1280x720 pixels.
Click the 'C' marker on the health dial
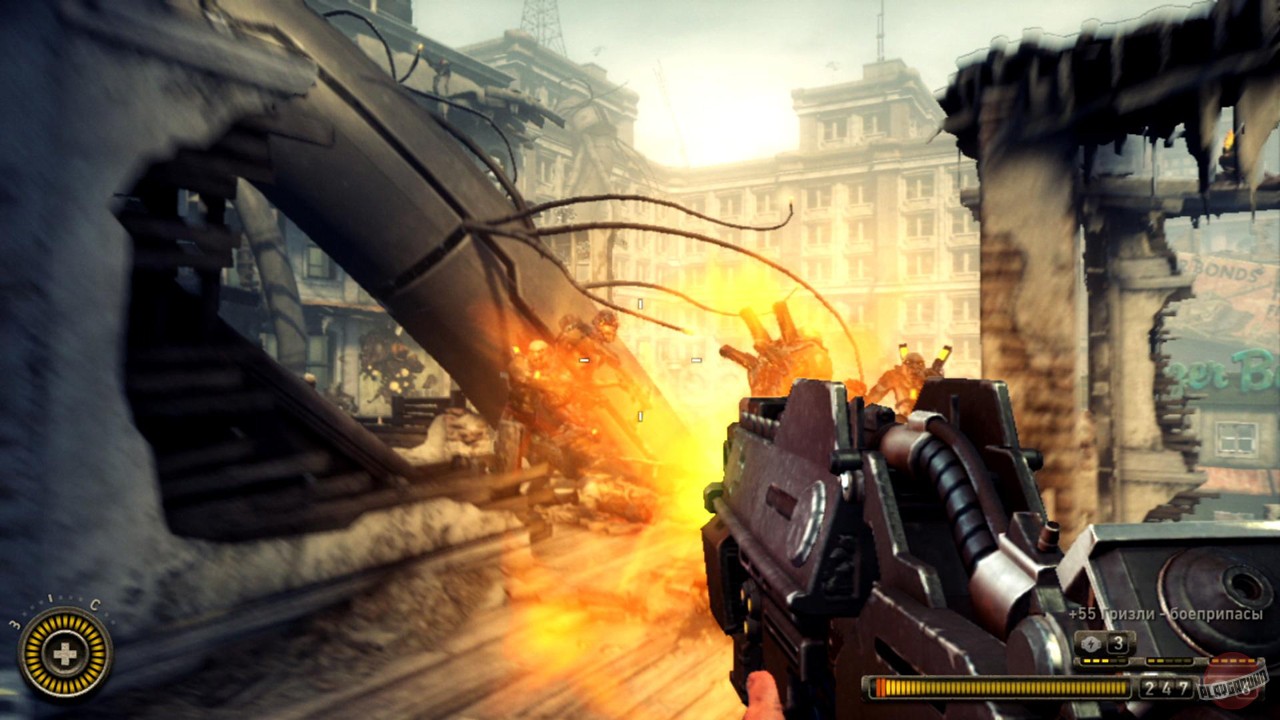tap(95, 604)
